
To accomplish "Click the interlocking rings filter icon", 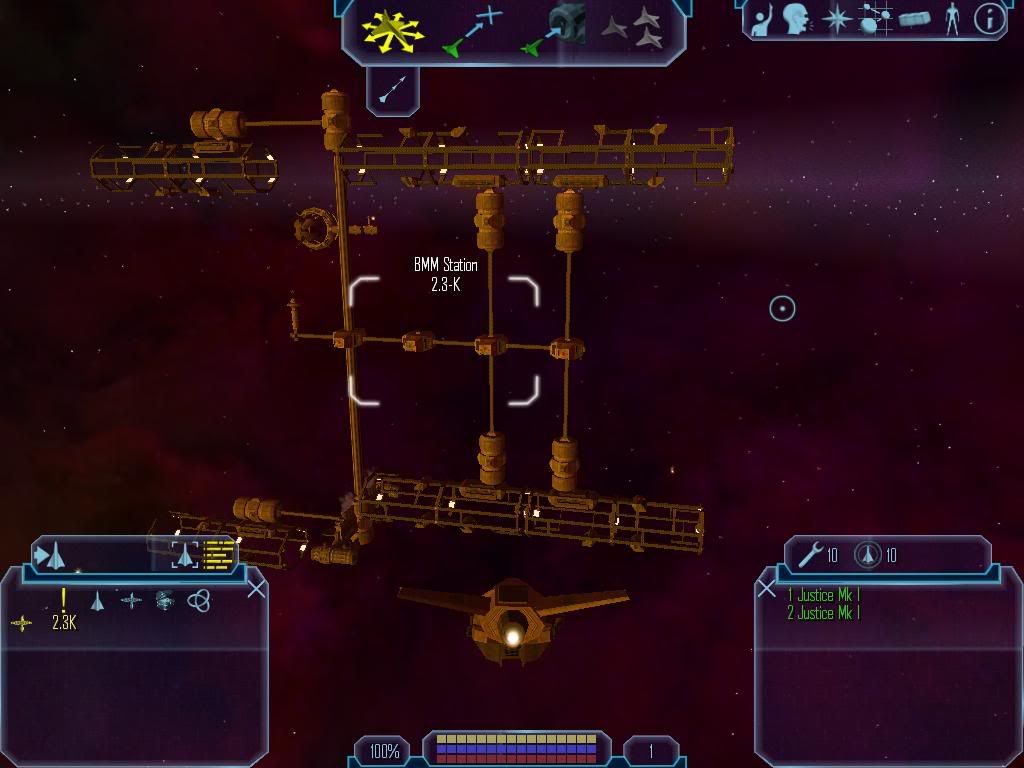I will pos(199,600).
